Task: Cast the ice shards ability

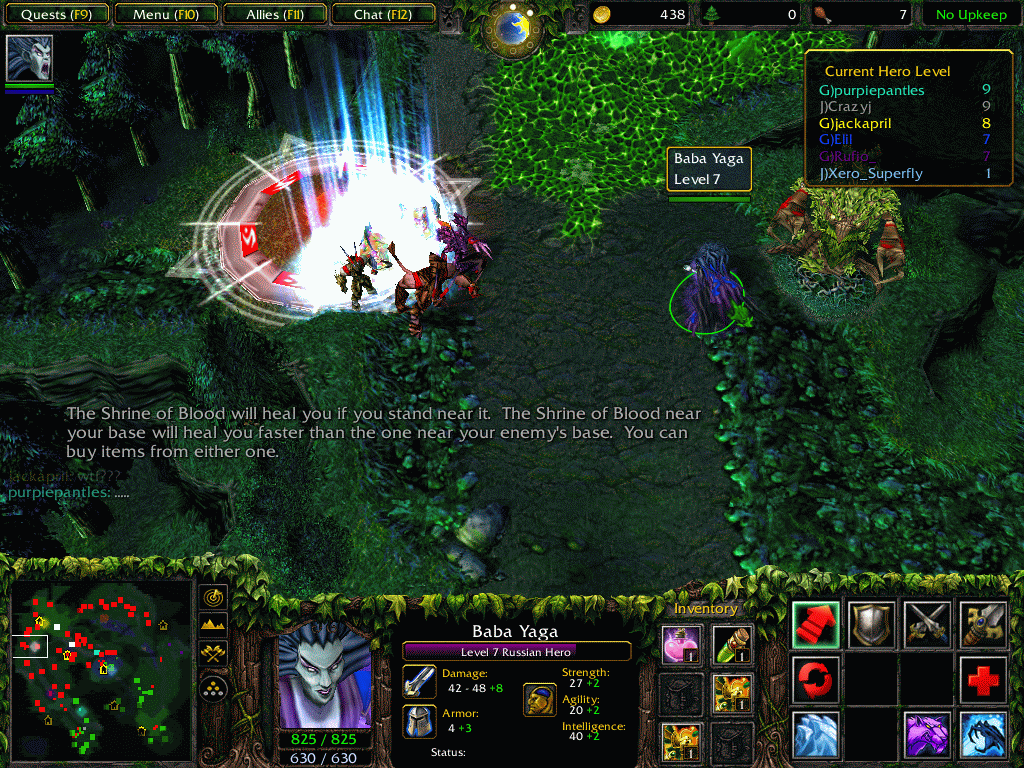Action: coord(816,735)
